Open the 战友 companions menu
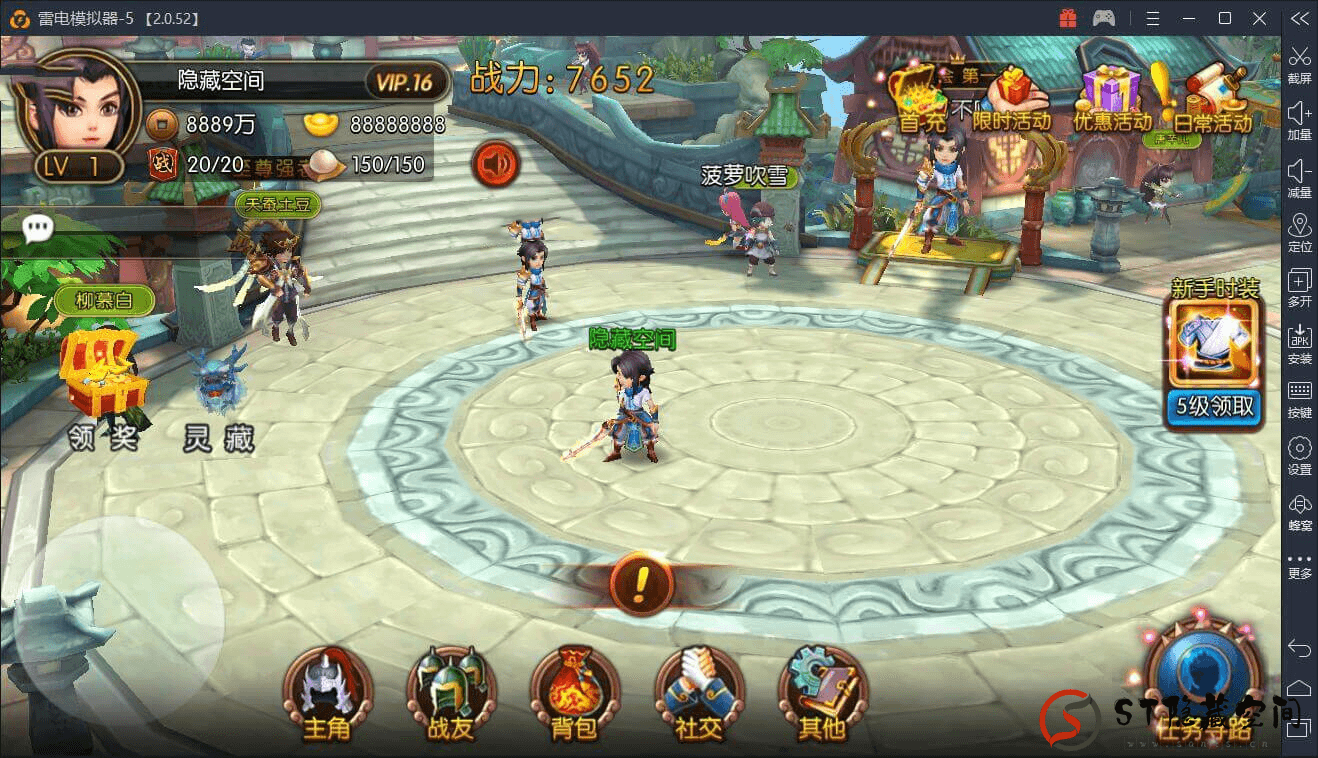This screenshot has height=758, width=1318. [450, 692]
